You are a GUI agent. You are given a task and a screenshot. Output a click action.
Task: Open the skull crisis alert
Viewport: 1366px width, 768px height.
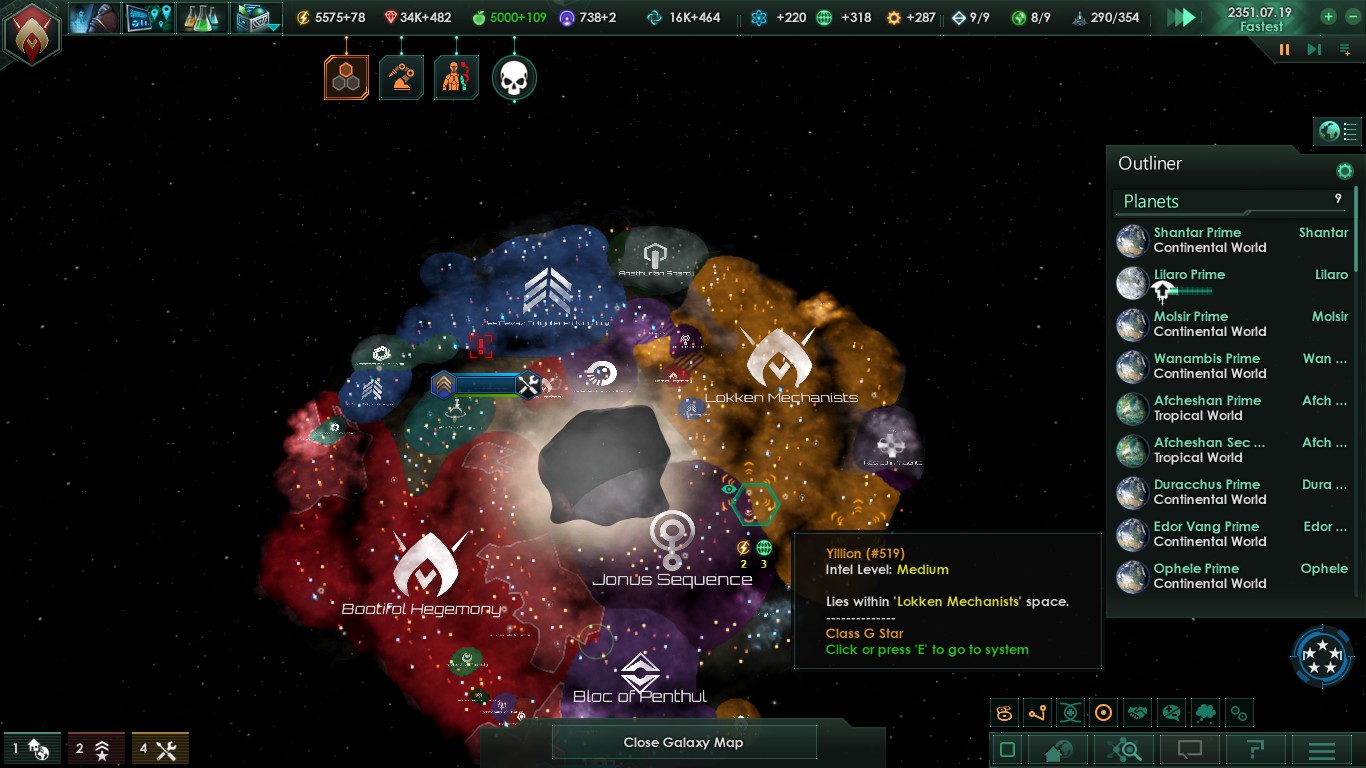coord(514,78)
